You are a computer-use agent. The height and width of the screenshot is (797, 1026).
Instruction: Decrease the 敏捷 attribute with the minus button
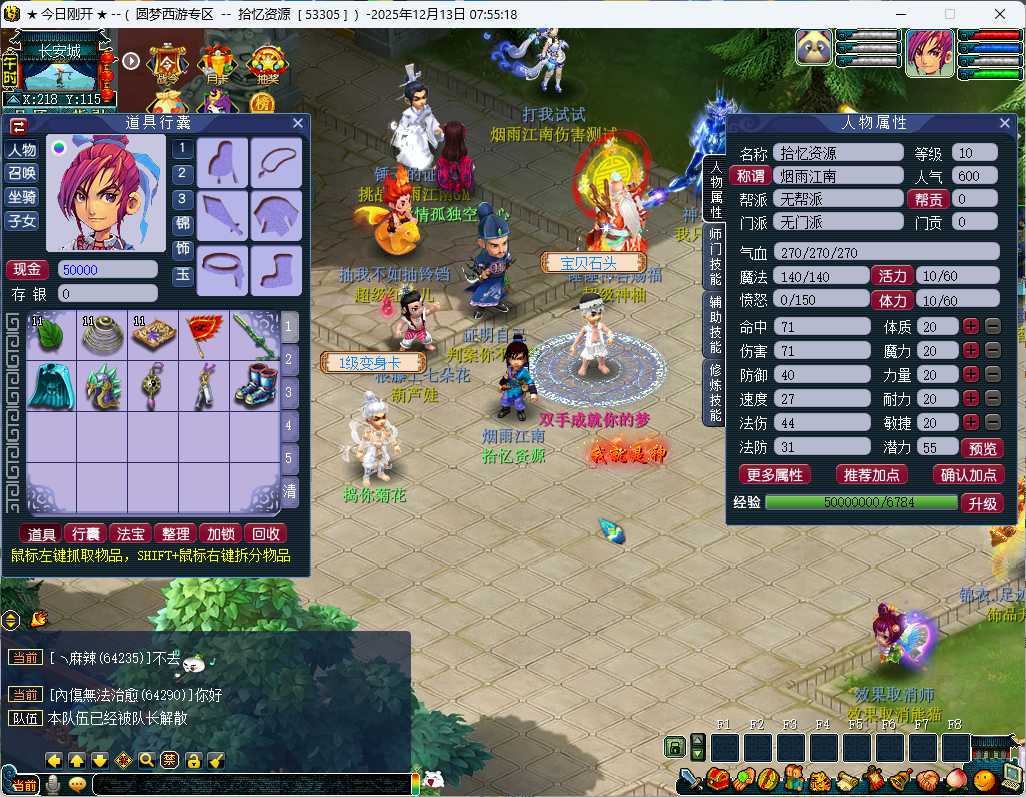point(993,422)
